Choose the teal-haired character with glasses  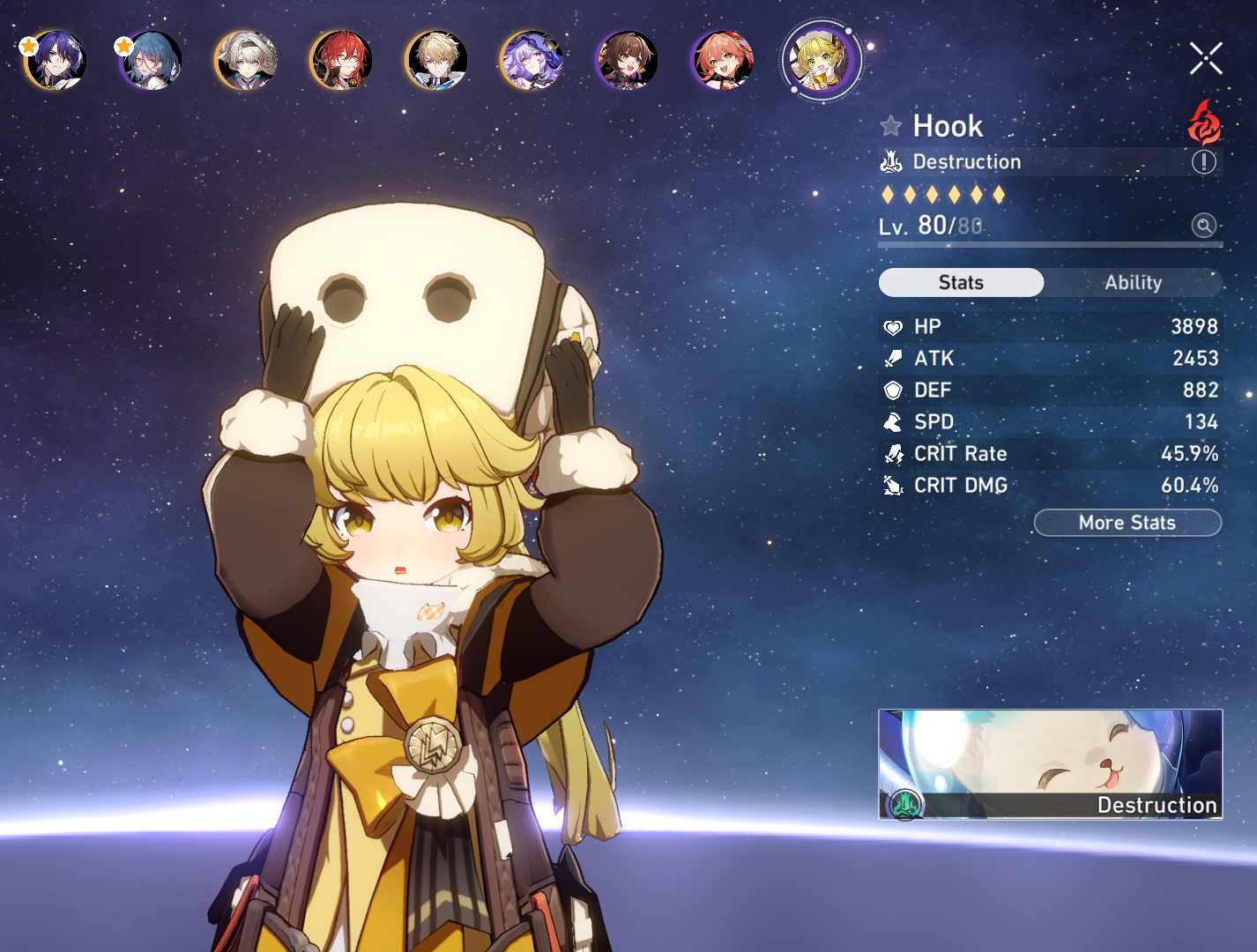coord(152,61)
